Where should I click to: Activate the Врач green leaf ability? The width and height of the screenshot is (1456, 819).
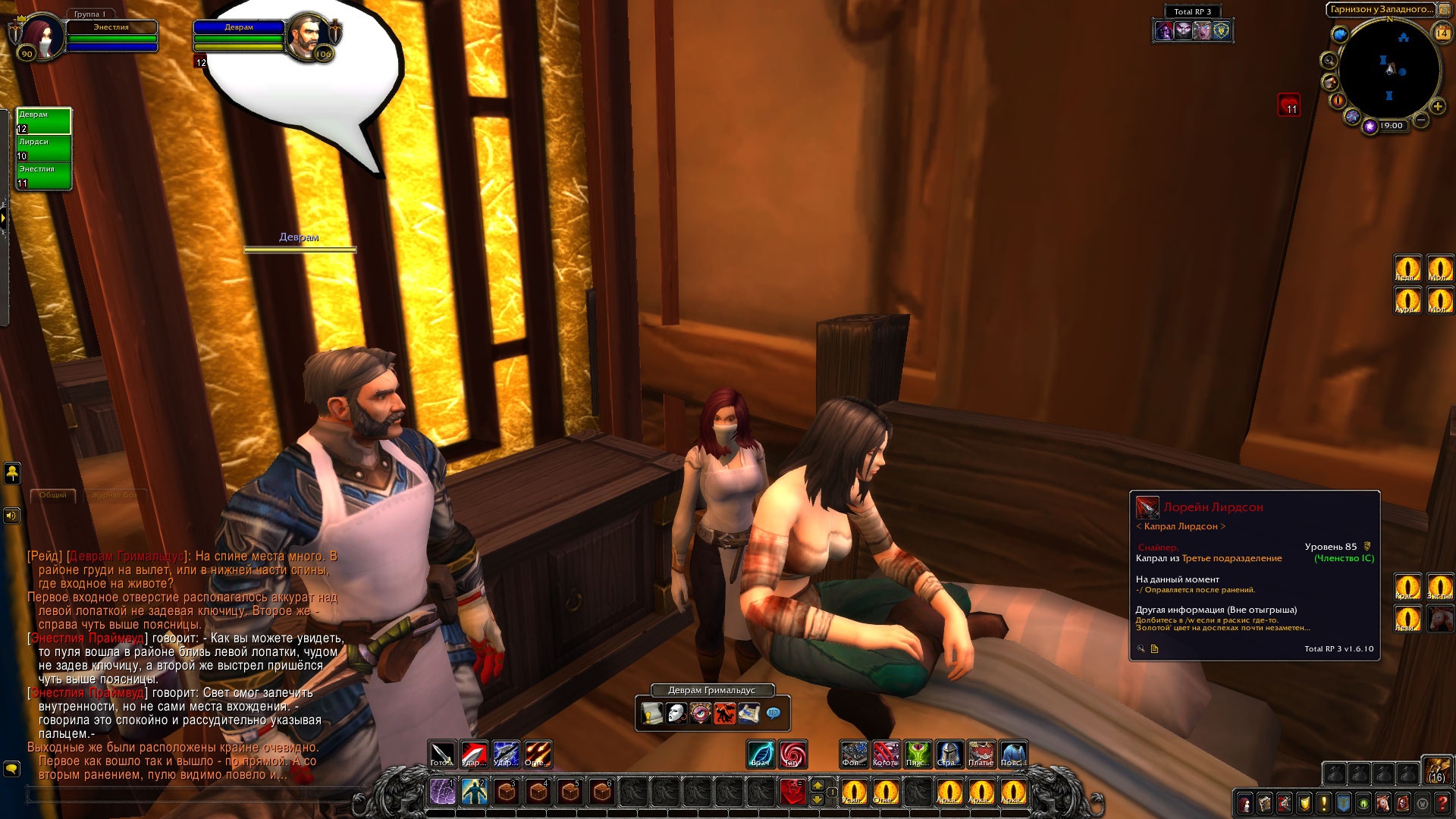pos(761,755)
